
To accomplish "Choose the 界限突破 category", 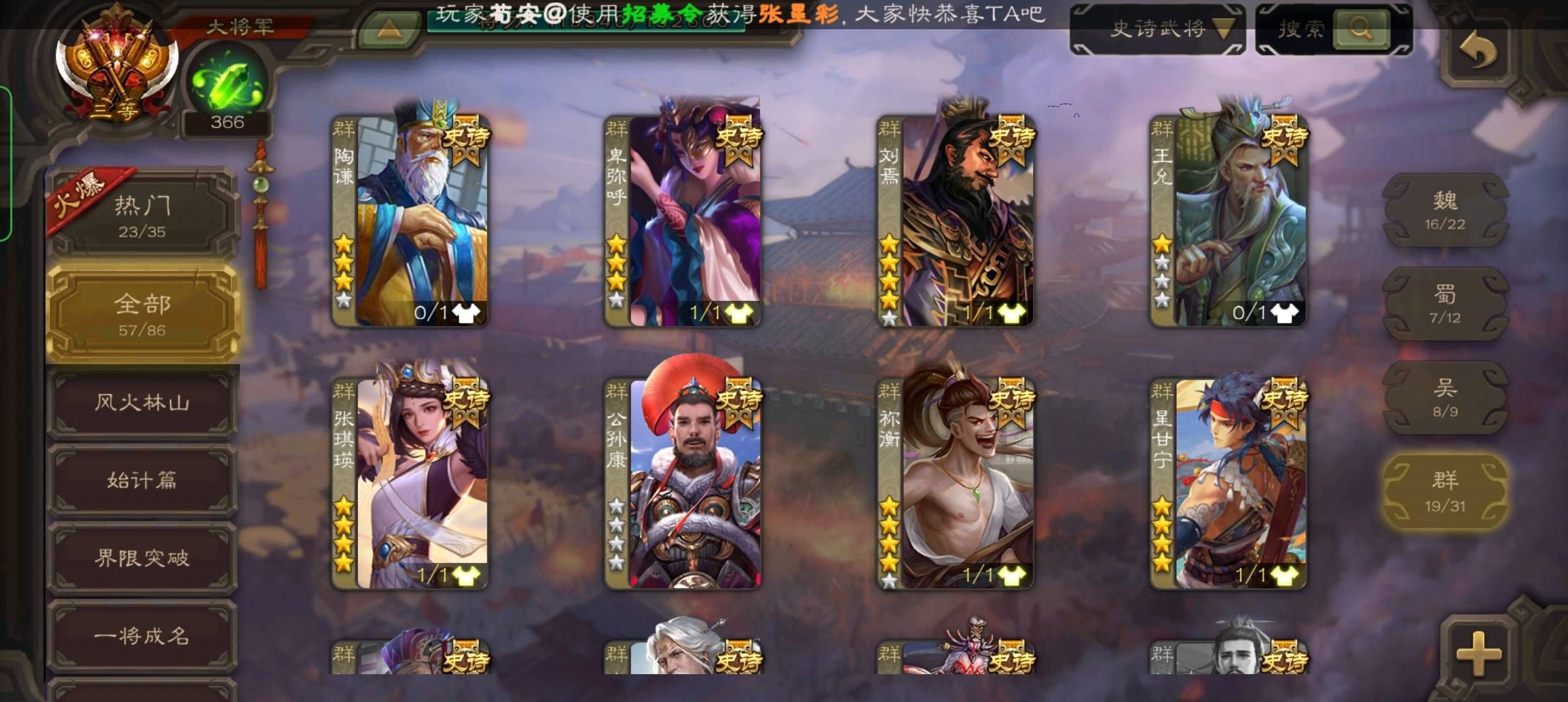I will point(142,558).
